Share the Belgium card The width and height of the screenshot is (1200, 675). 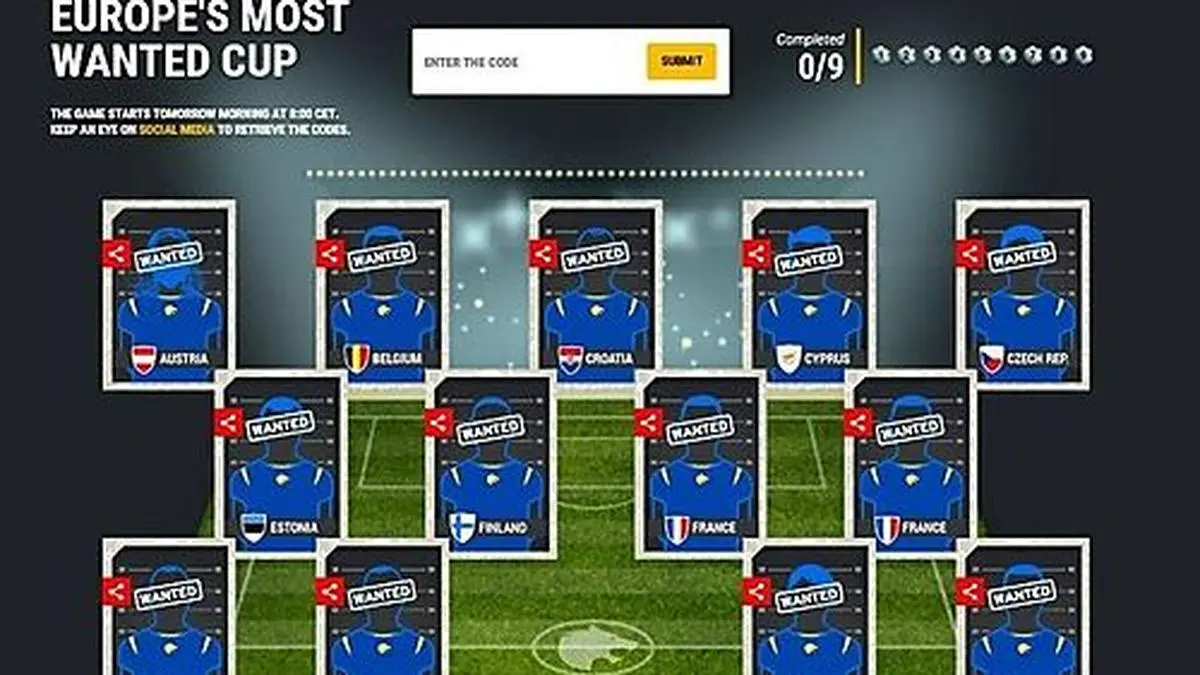330,254
